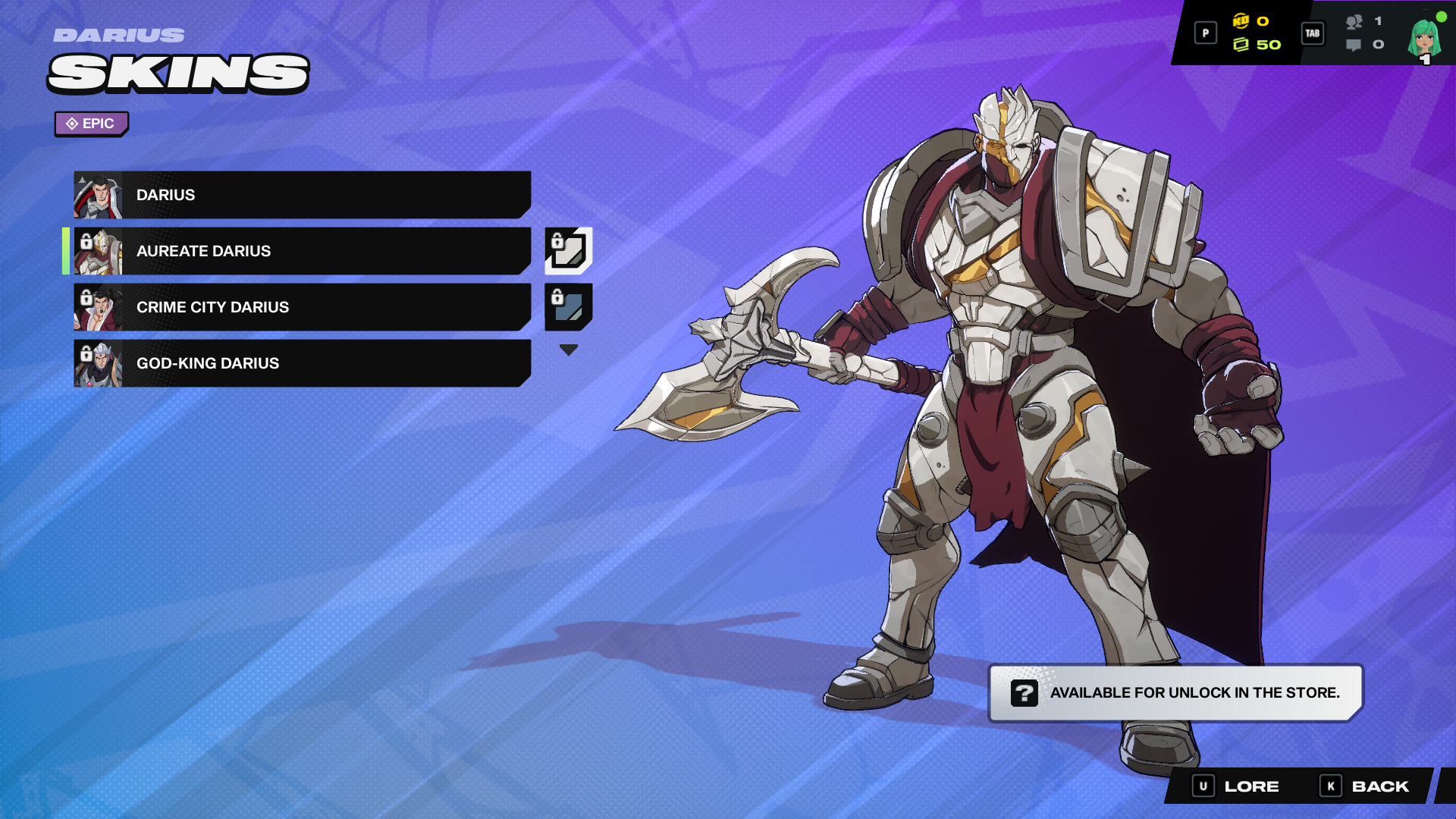The height and width of the screenshot is (819, 1456).
Task: Click the question mark icon on the store tooltip
Action: [x=1026, y=692]
